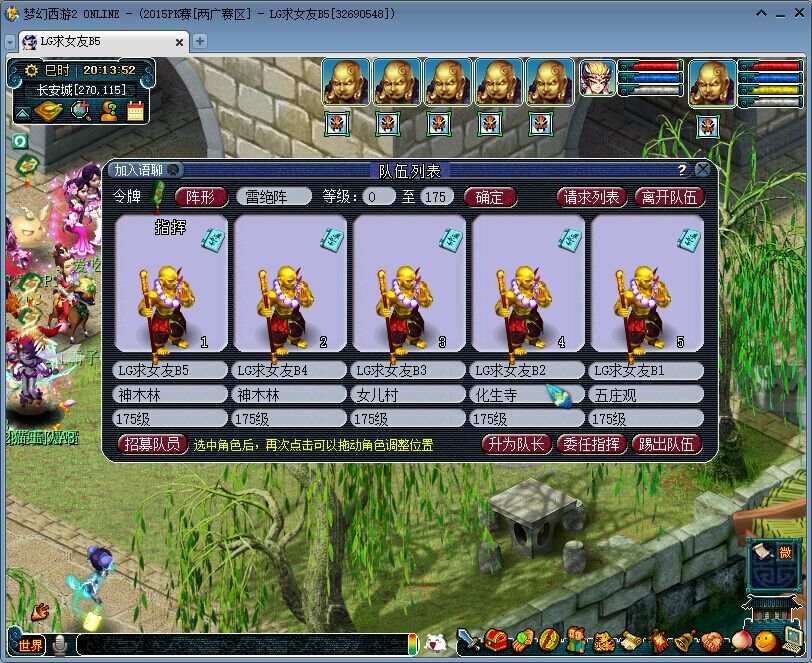This screenshot has height=663, width=812.
Task: Select team member card LG求女友B1
Action: [647, 284]
